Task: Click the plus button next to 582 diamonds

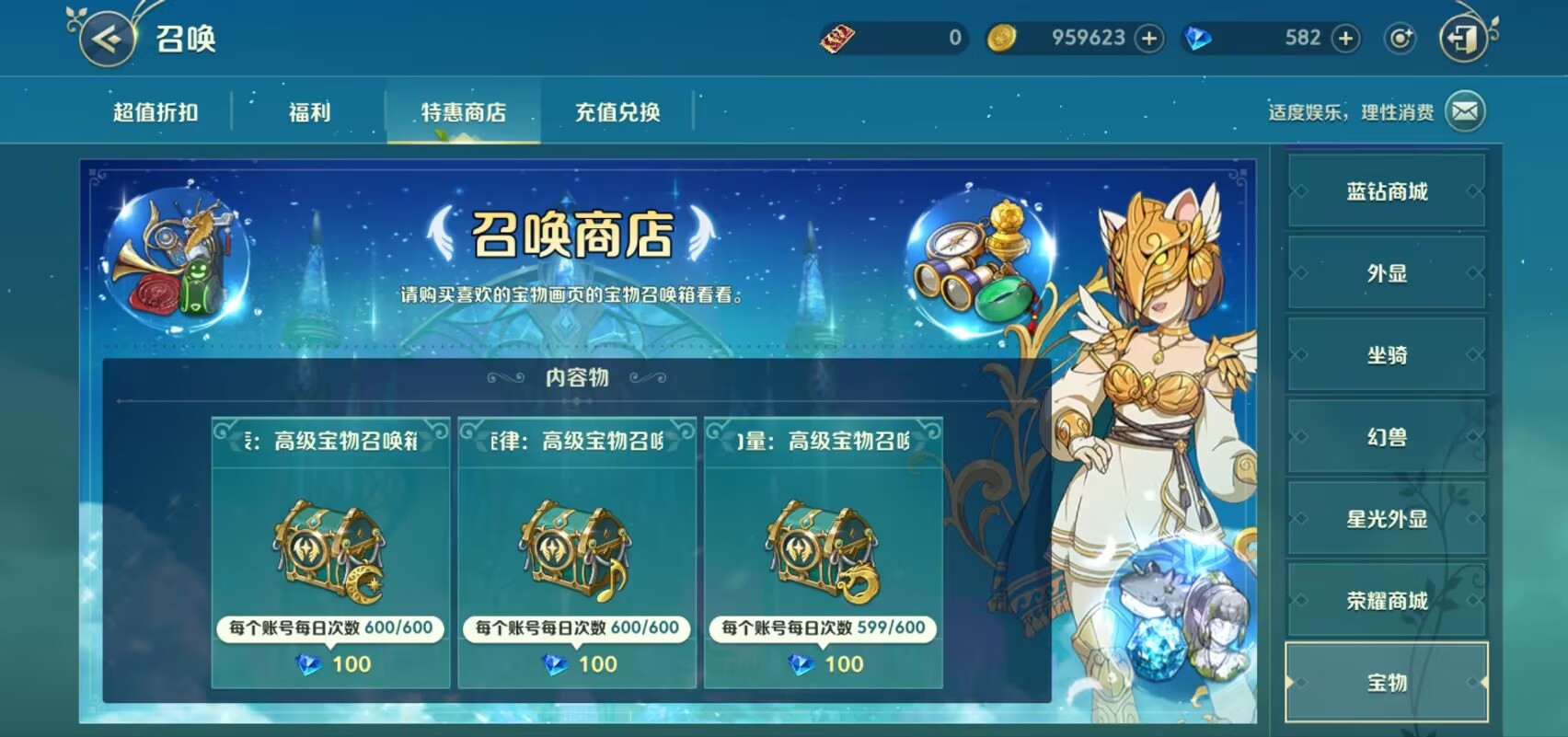Action: point(1344,38)
